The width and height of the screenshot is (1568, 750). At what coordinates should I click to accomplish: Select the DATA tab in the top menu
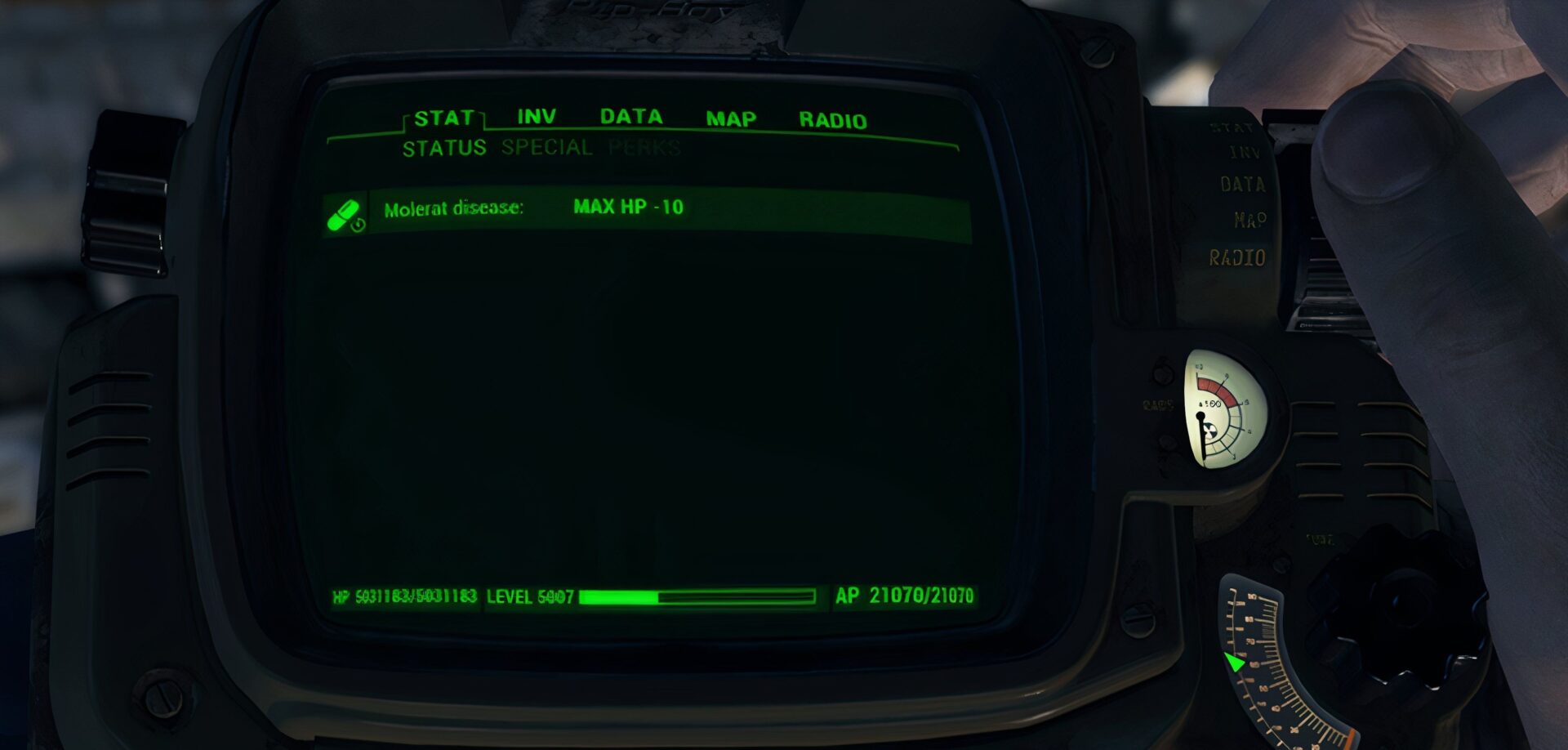[631, 116]
